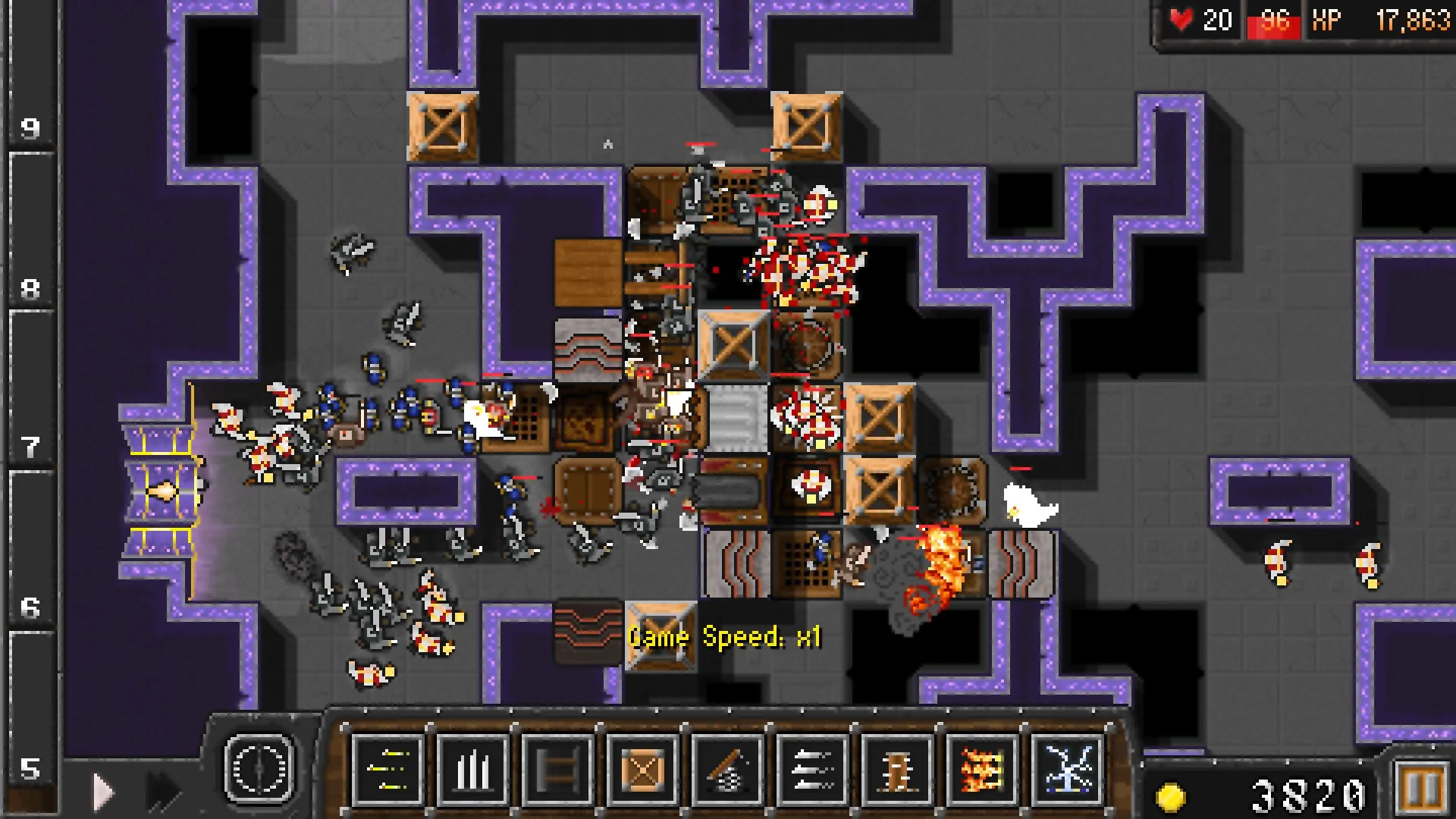Click the red enemy counter beside the heart

pos(1272,20)
